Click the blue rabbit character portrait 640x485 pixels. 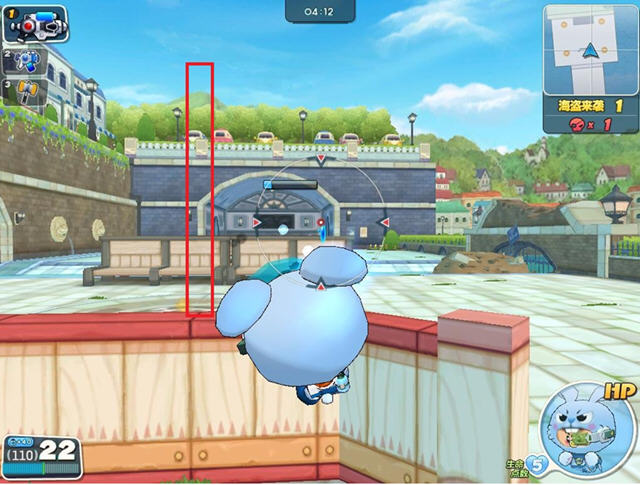click(587, 429)
